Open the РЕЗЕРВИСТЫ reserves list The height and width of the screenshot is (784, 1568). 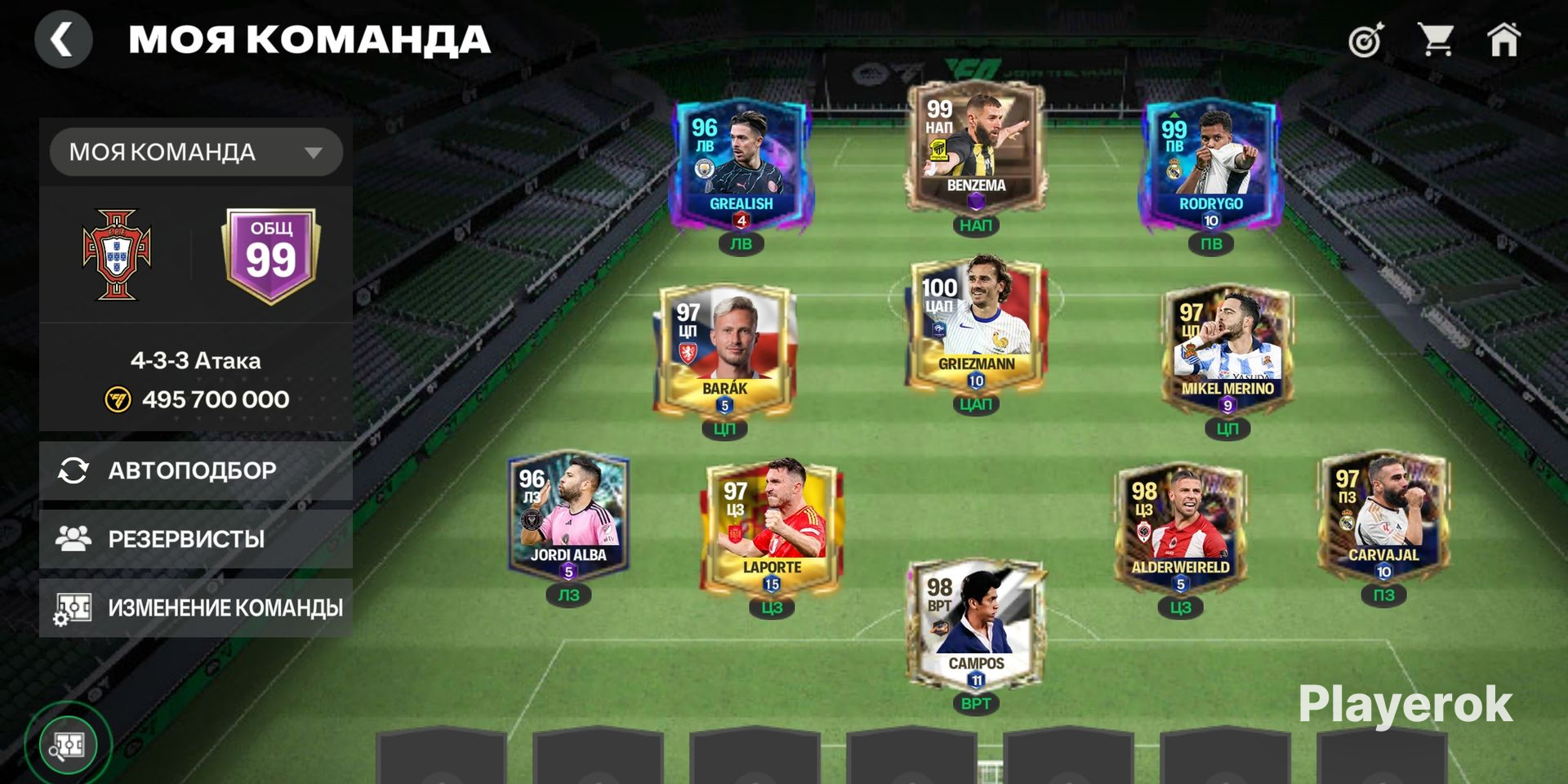pos(196,539)
